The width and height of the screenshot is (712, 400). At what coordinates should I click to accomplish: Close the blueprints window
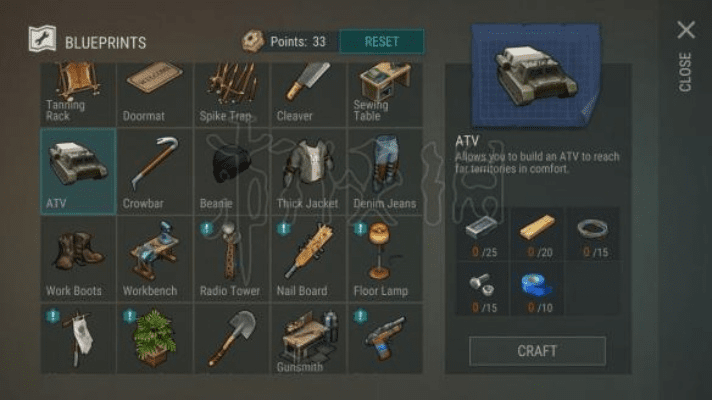tap(686, 31)
